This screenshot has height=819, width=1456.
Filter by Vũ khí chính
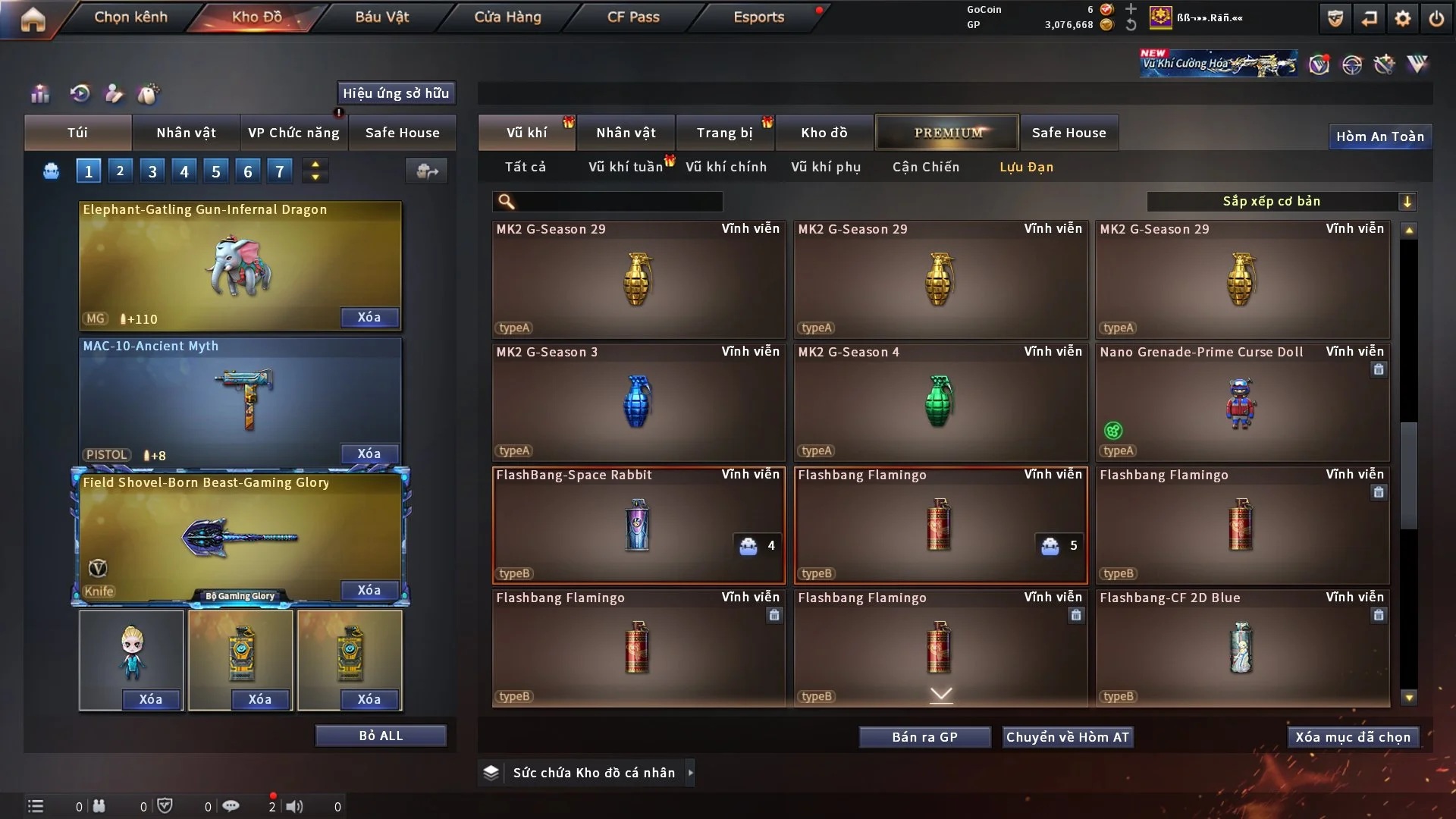pyautogui.click(x=726, y=167)
